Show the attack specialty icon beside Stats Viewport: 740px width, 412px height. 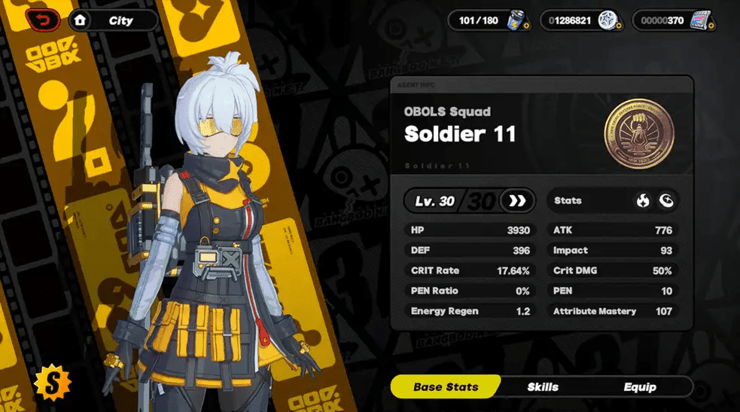point(666,201)
